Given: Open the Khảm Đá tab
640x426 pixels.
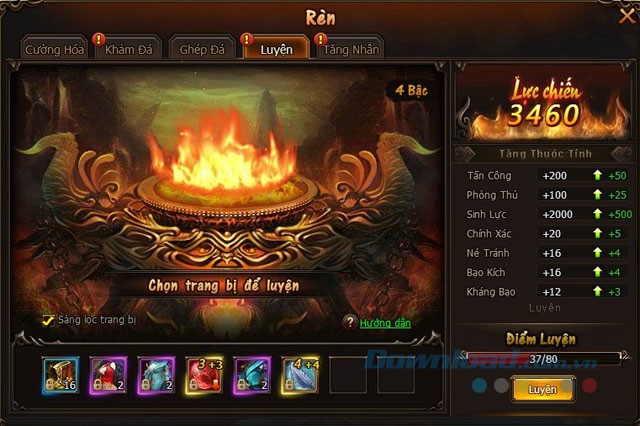Looking at the screenshot, I should pos(127,48).
